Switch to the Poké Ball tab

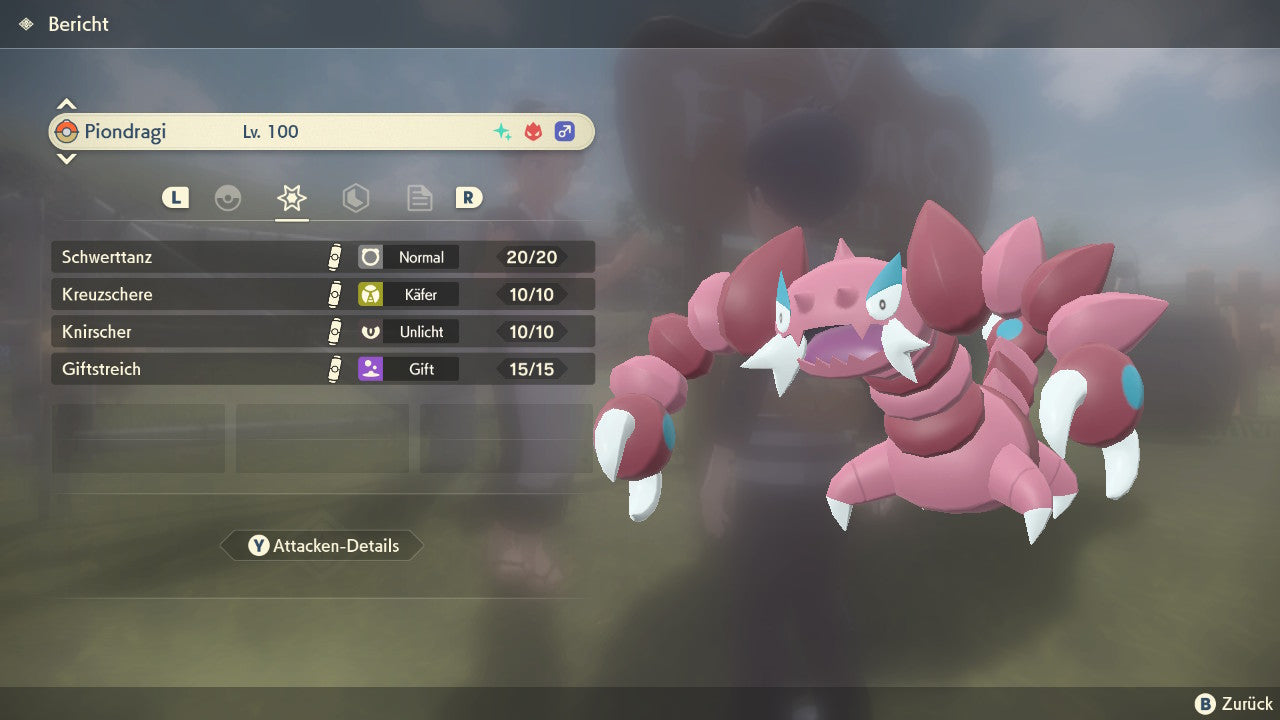228,198
